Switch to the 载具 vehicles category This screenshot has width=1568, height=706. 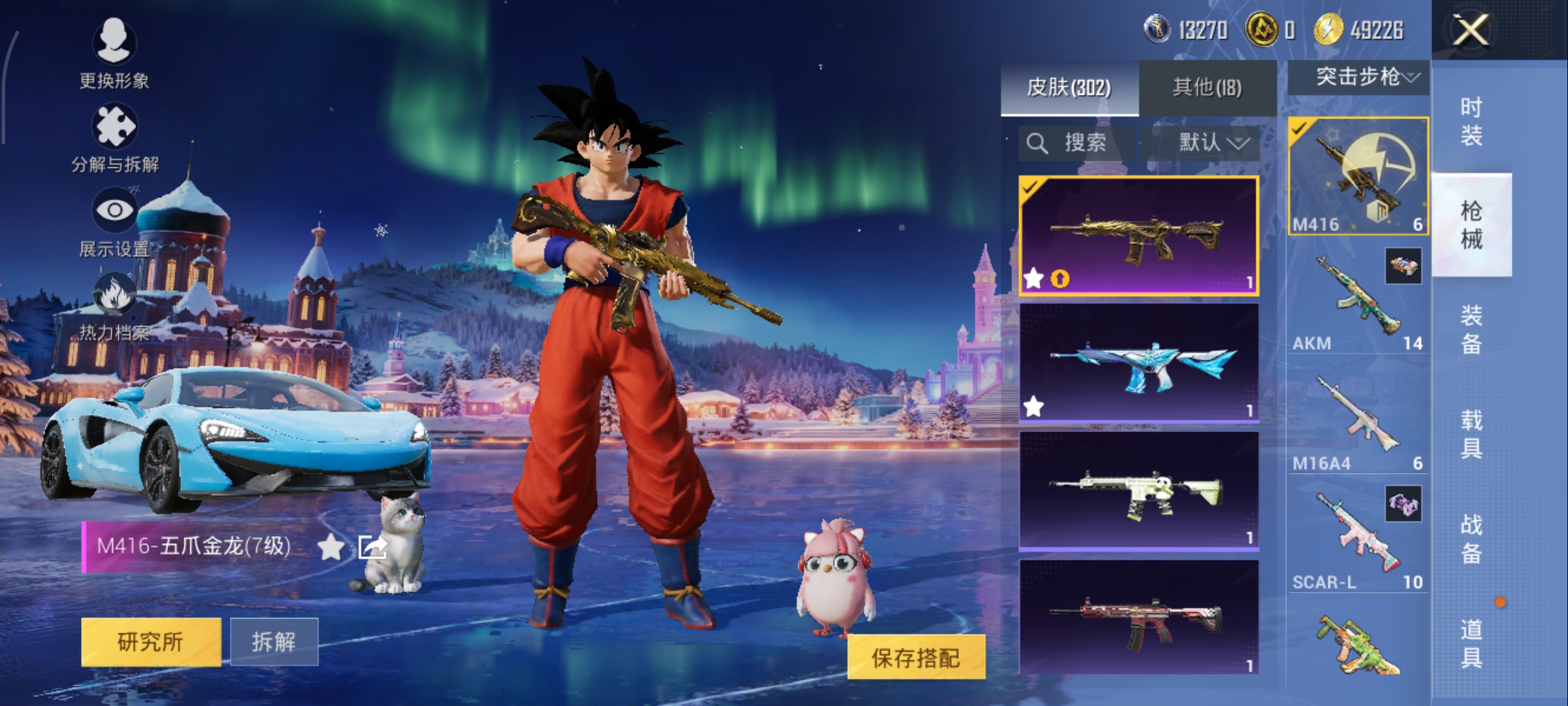pos(1471,433)
